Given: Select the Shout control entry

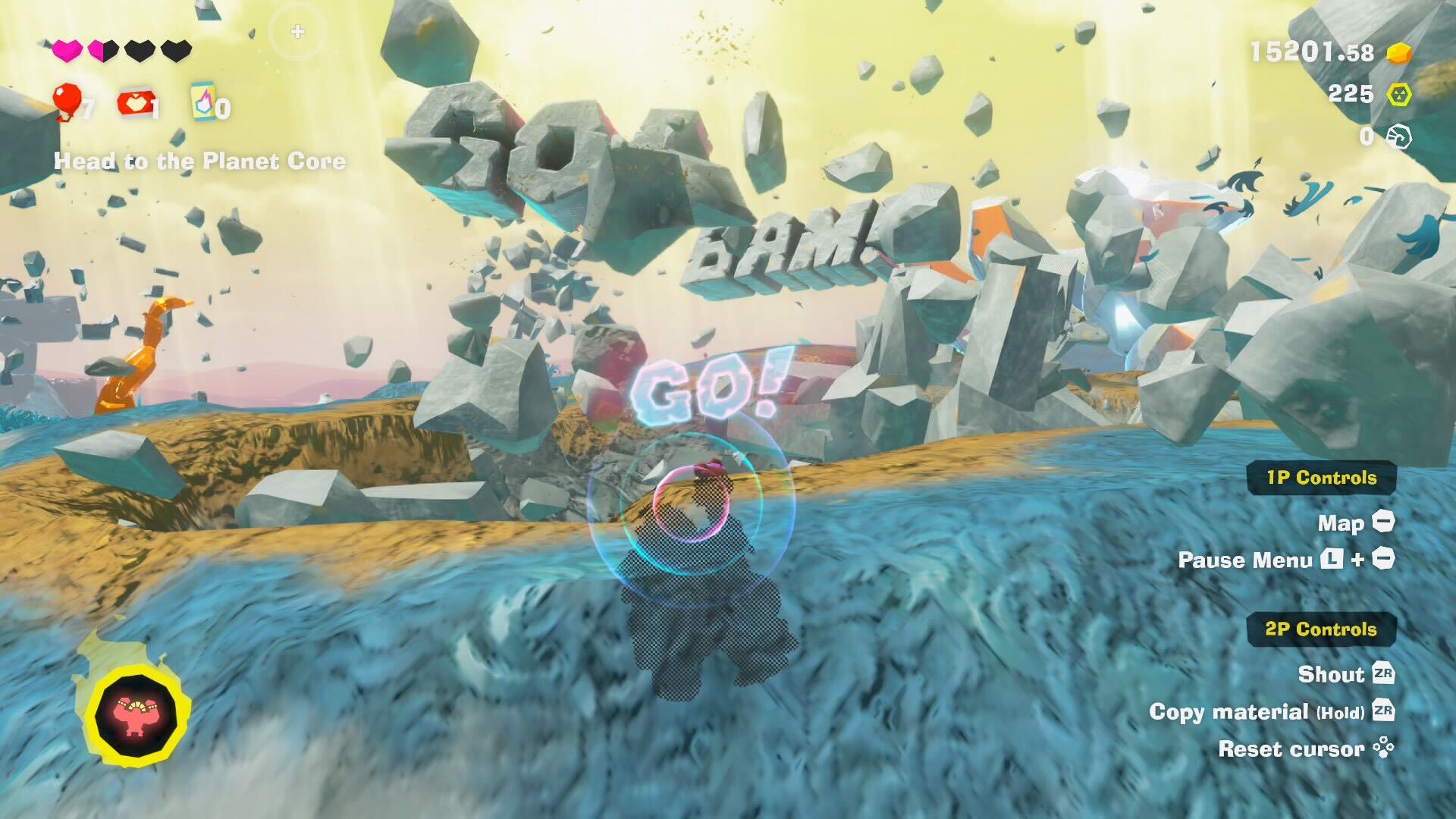Looking at the screenshot, I should click(x=1345, y=674).
